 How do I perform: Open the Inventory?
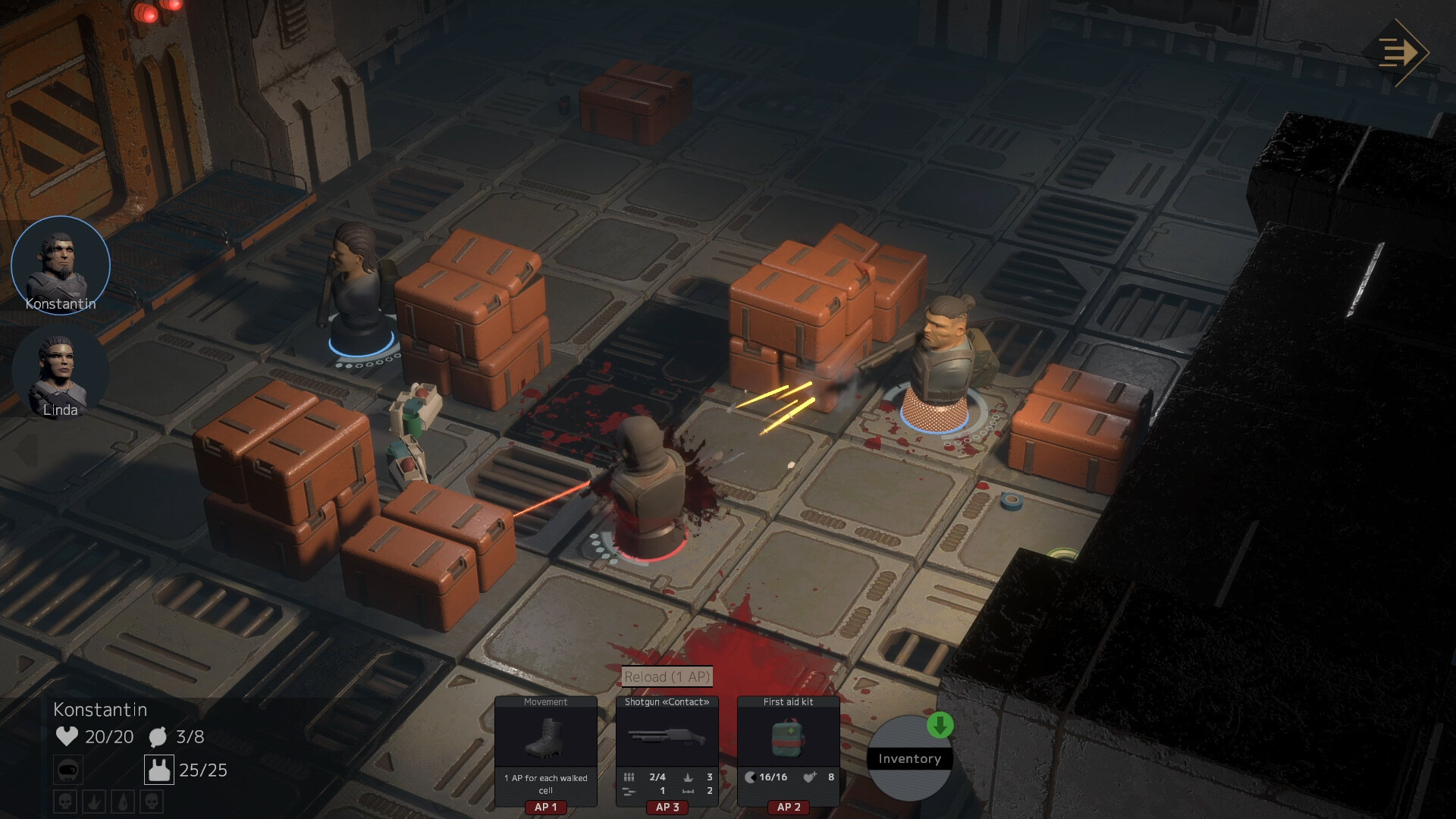point(908,759)
